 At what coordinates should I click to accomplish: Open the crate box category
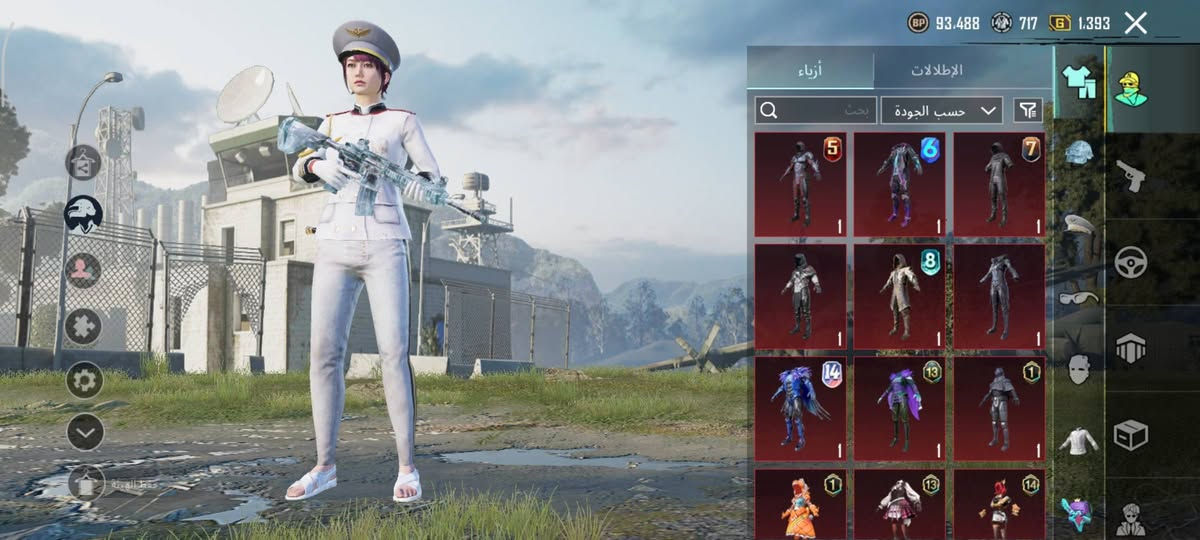tap(1131, 435)
